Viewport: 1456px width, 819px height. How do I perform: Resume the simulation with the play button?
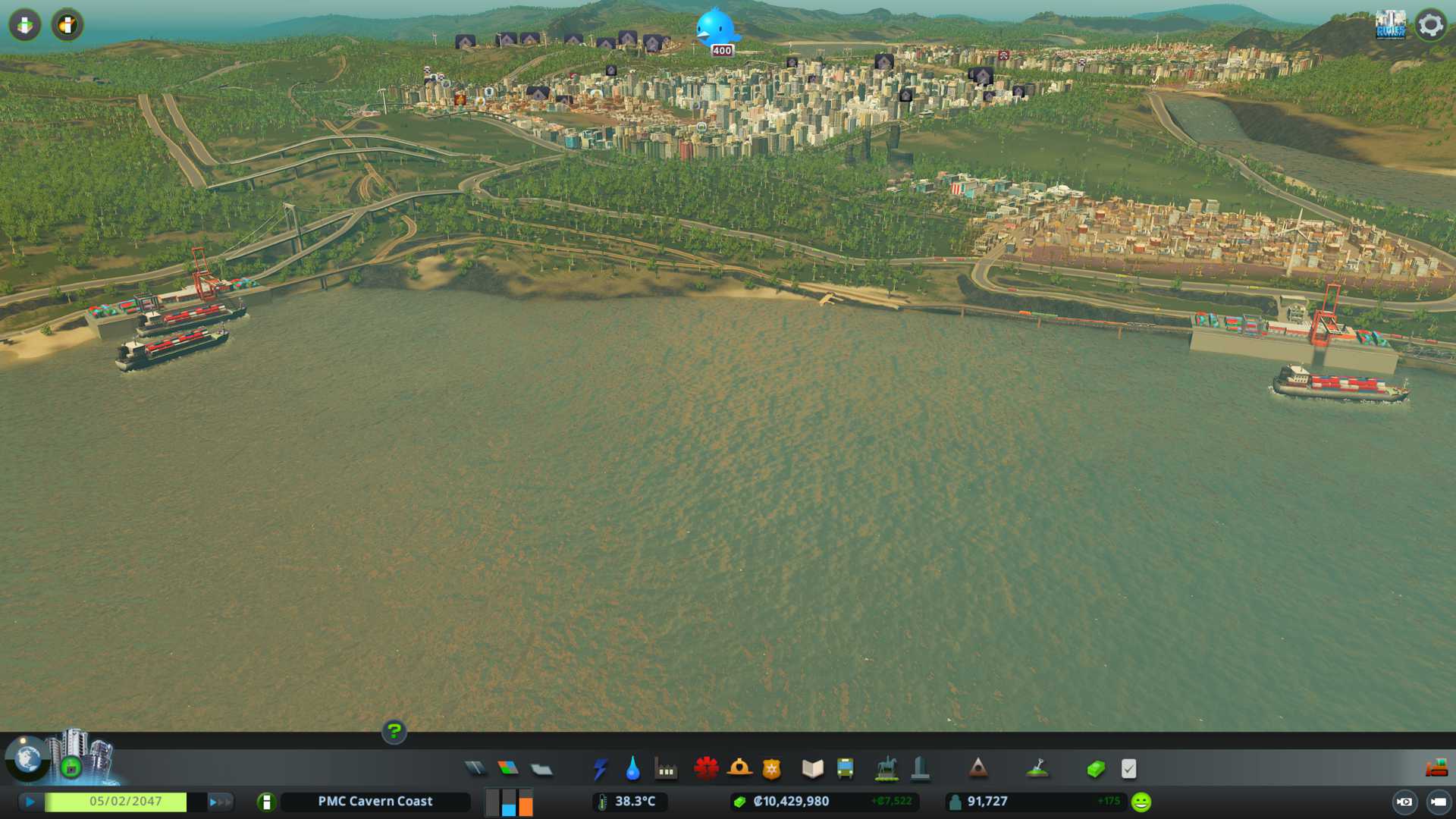[30, 802]
